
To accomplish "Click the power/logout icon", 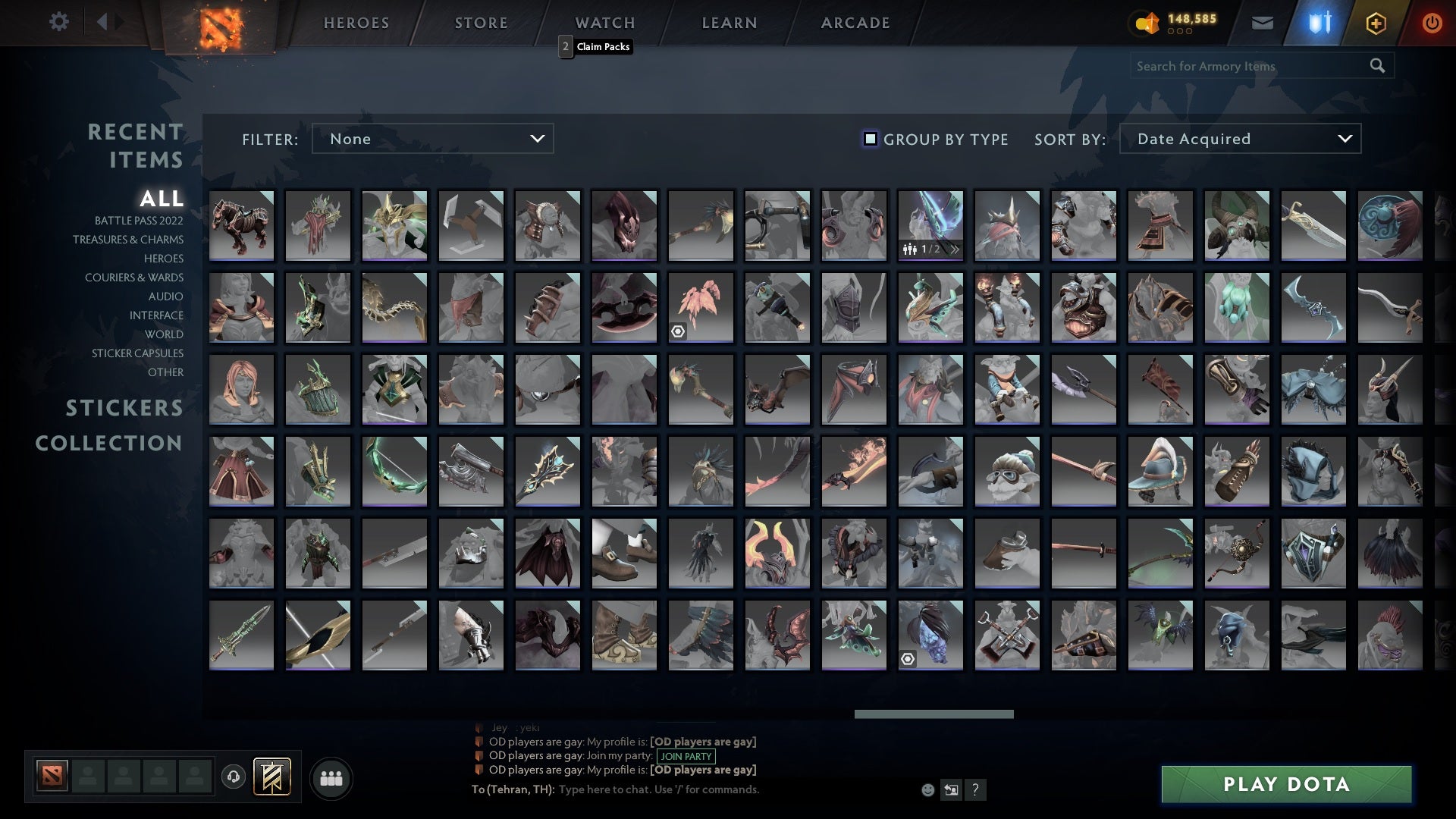I will pos(1432,22).
